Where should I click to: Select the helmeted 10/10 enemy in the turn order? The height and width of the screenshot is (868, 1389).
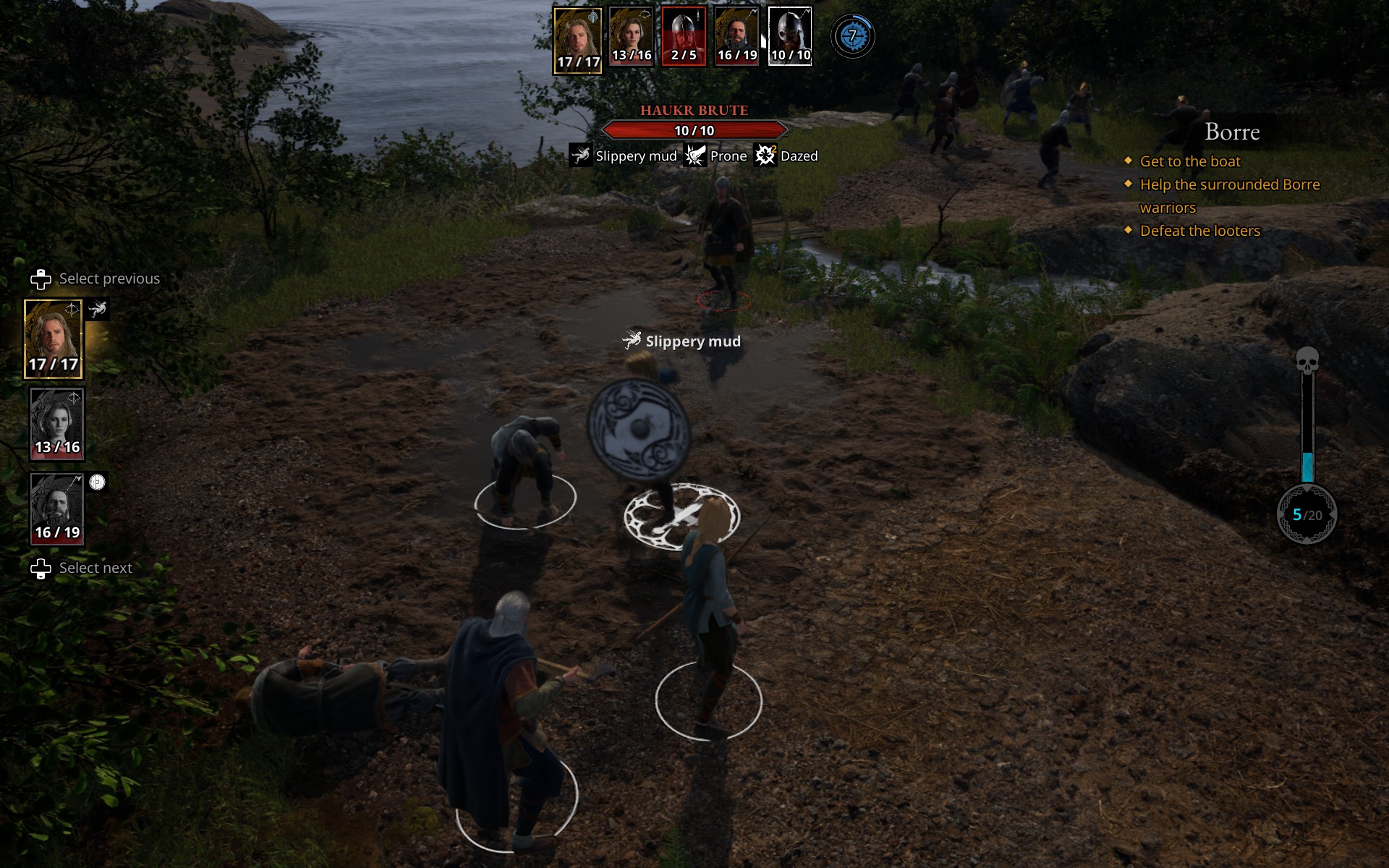coord(789,36)
